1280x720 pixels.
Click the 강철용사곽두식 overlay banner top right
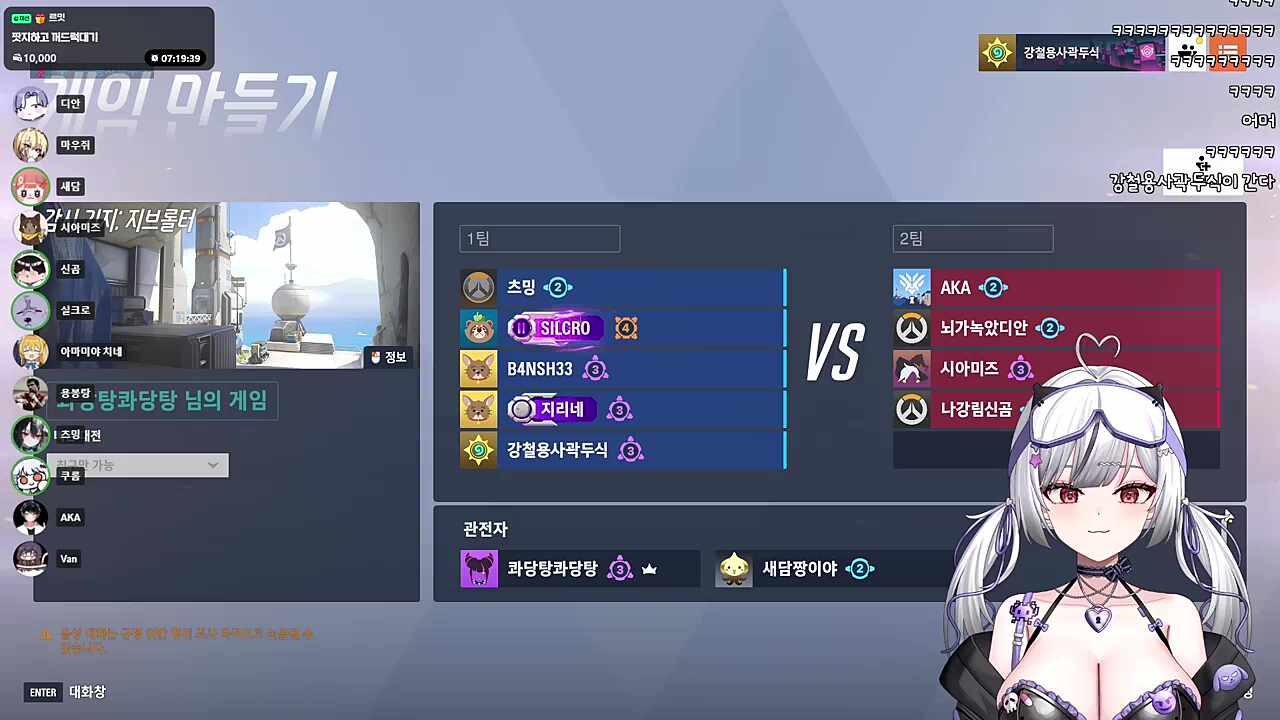click(x=1070, y=52)
